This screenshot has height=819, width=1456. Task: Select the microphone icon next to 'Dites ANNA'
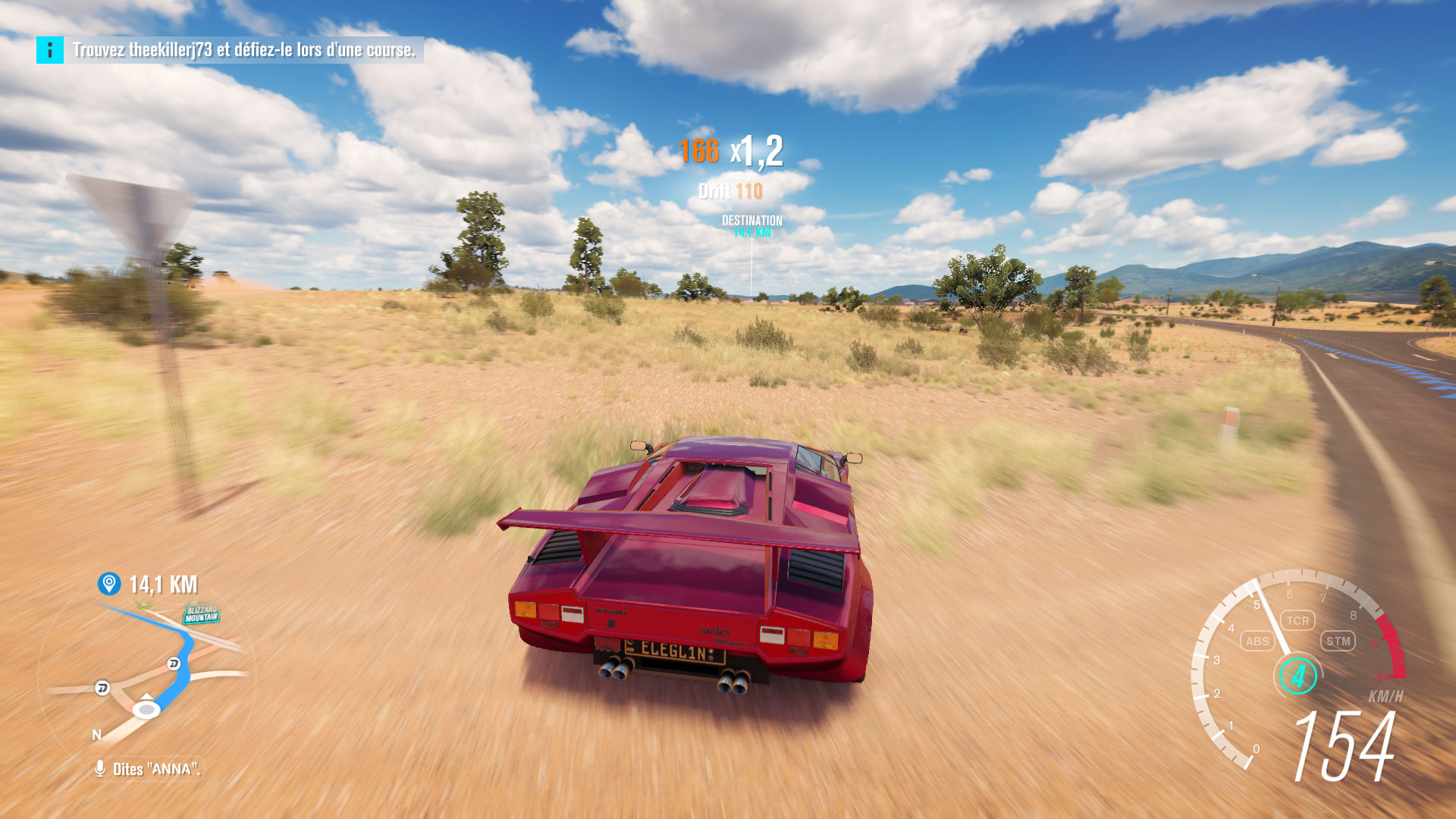click(x=100, y=767)
